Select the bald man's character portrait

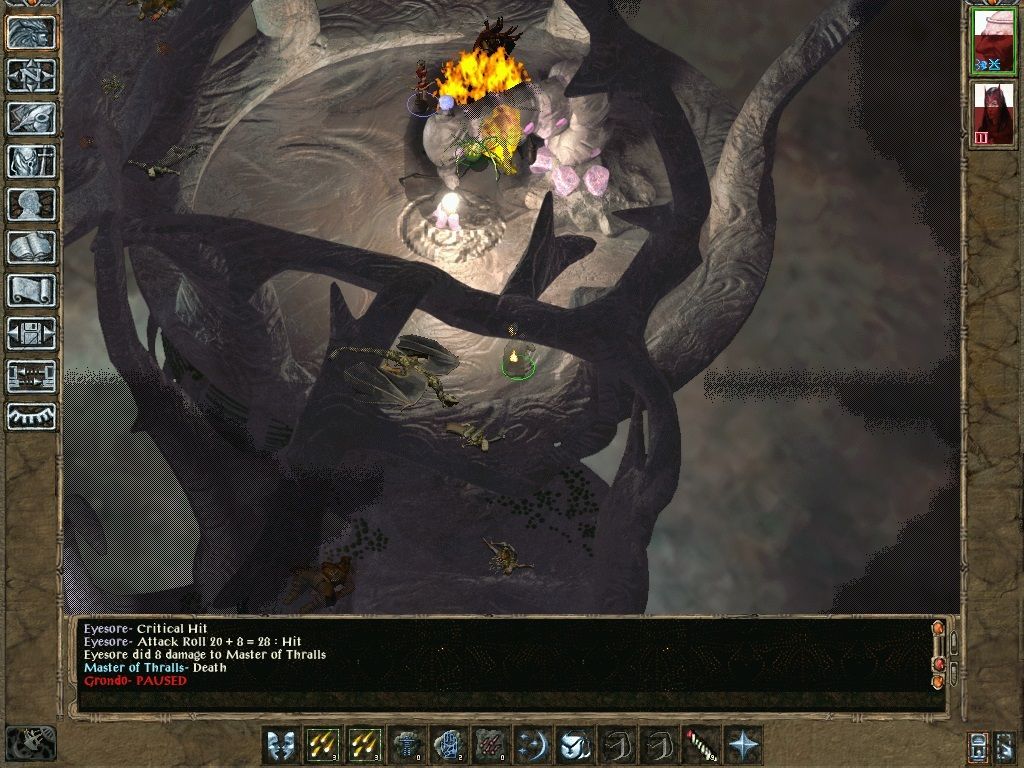click(x=993, y=42)
